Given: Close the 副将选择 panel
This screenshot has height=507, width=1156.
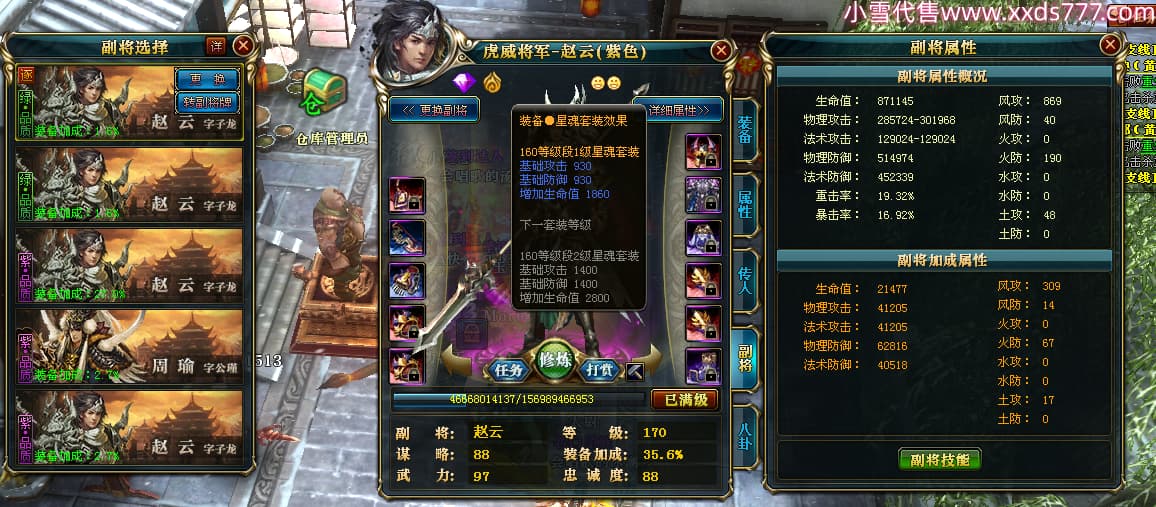Looking at the screenshot, I should pos(243,46).
